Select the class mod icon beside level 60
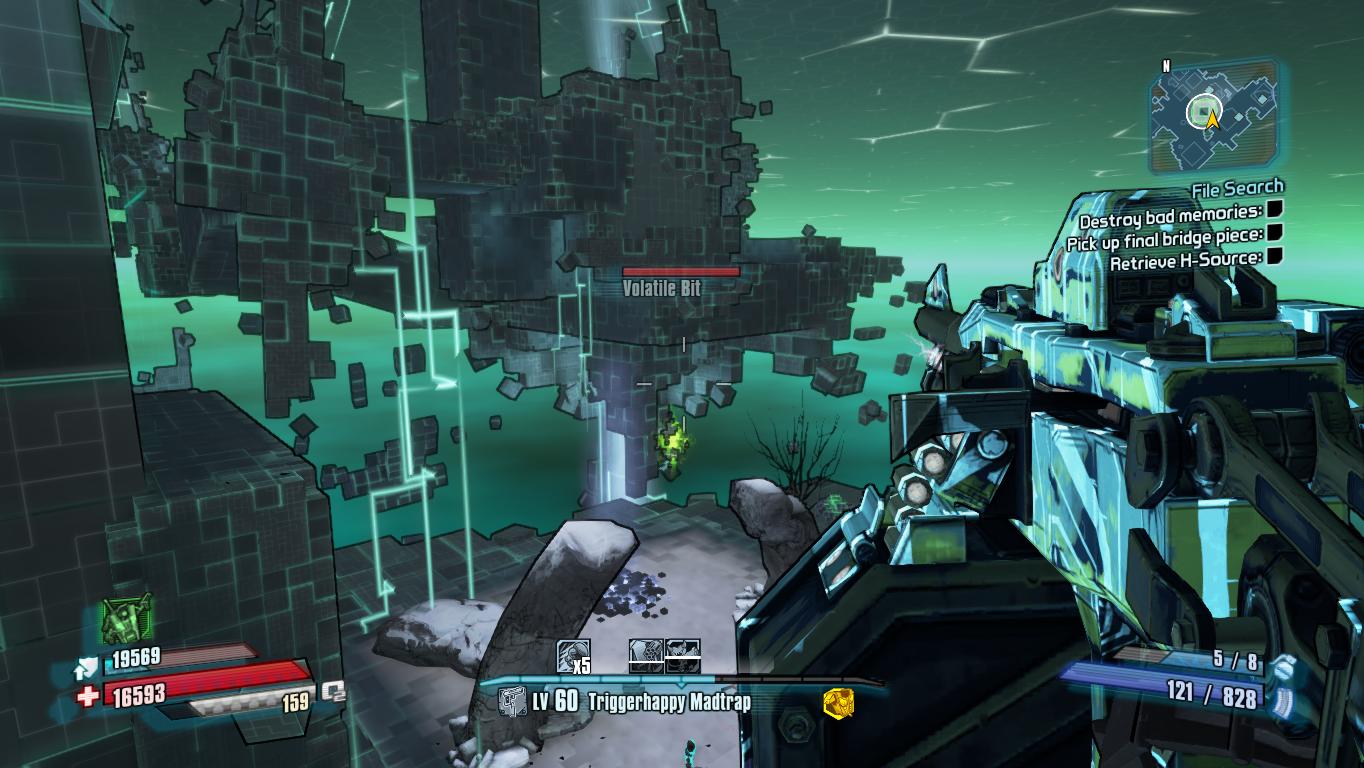The height and width of the screenshot is (768, 1364). click(512, 702)
